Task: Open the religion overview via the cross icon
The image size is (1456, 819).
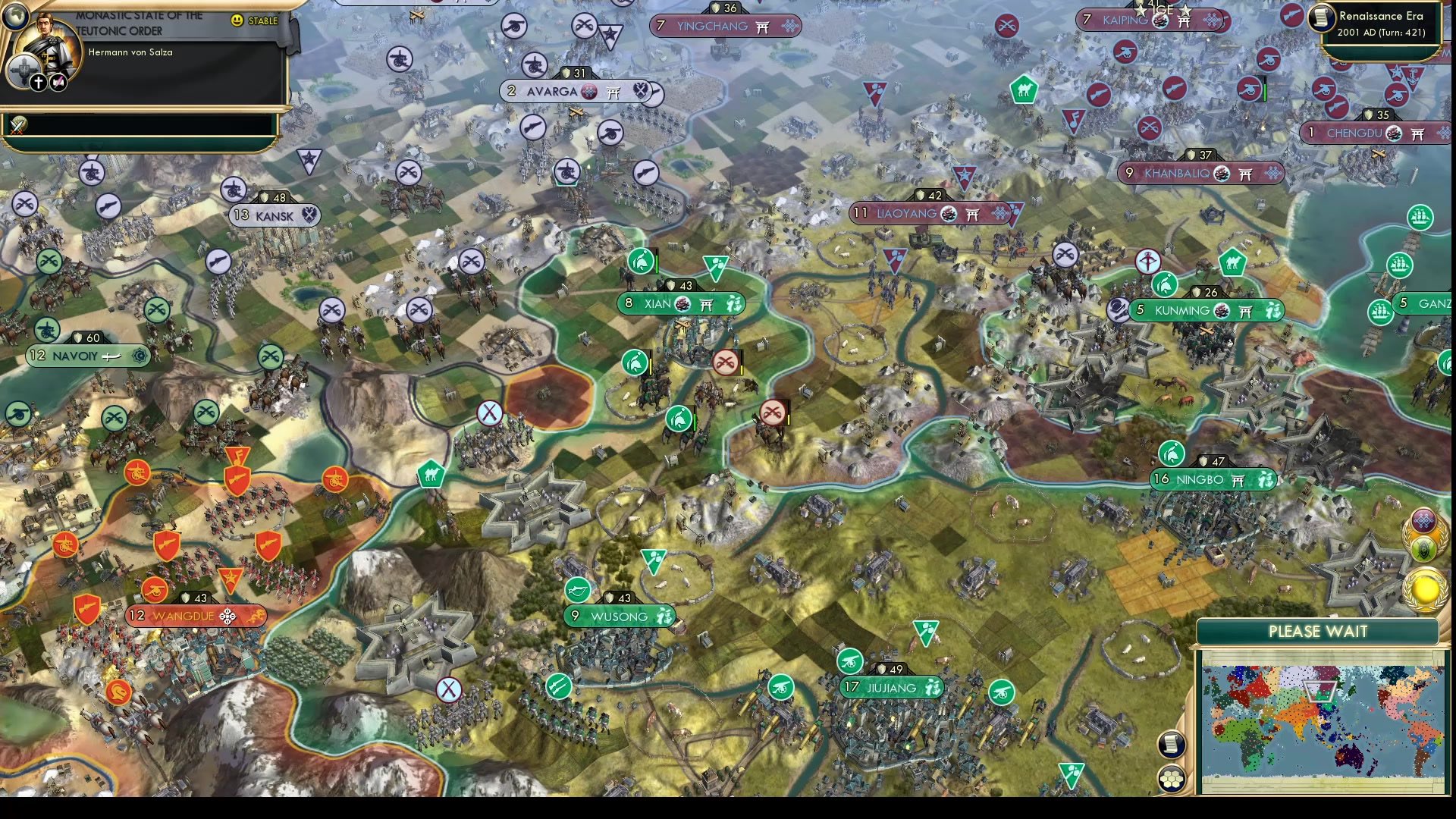Action: point(38,82)
